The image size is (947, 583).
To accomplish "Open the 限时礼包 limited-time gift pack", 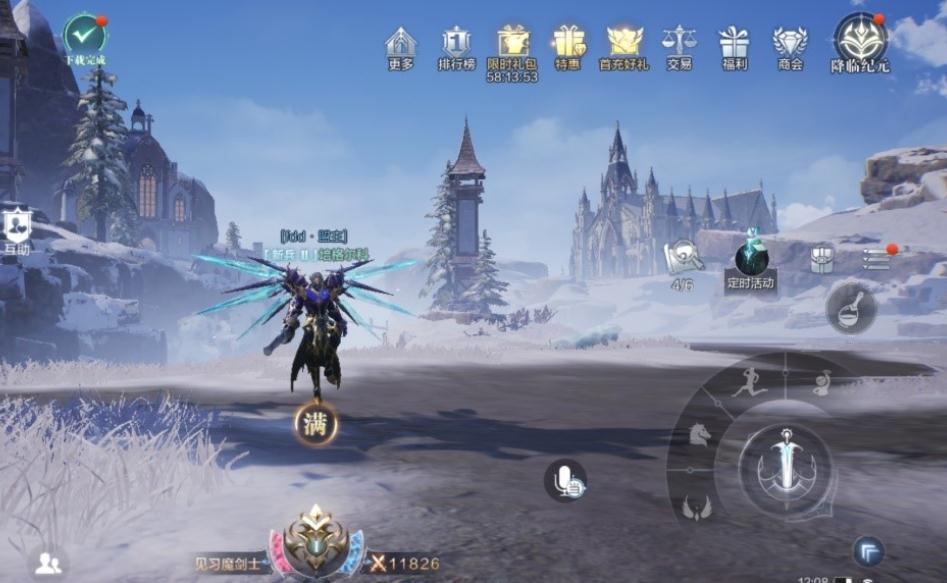I will click(x=512, y=44).
